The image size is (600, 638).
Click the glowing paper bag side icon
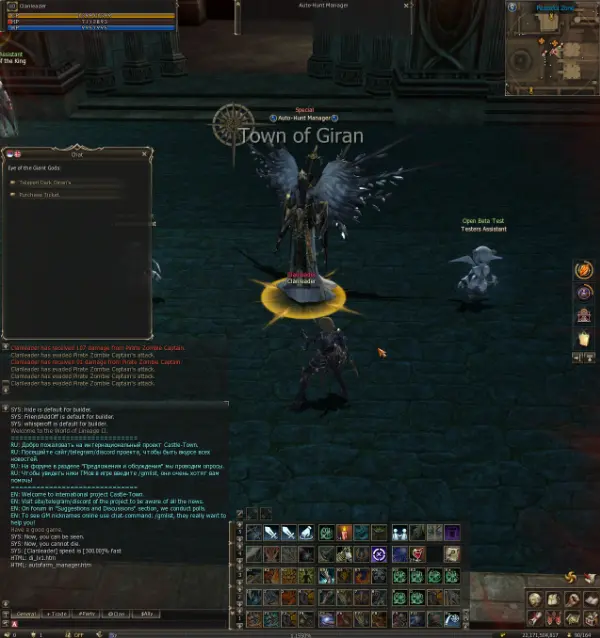coord(584,339)
